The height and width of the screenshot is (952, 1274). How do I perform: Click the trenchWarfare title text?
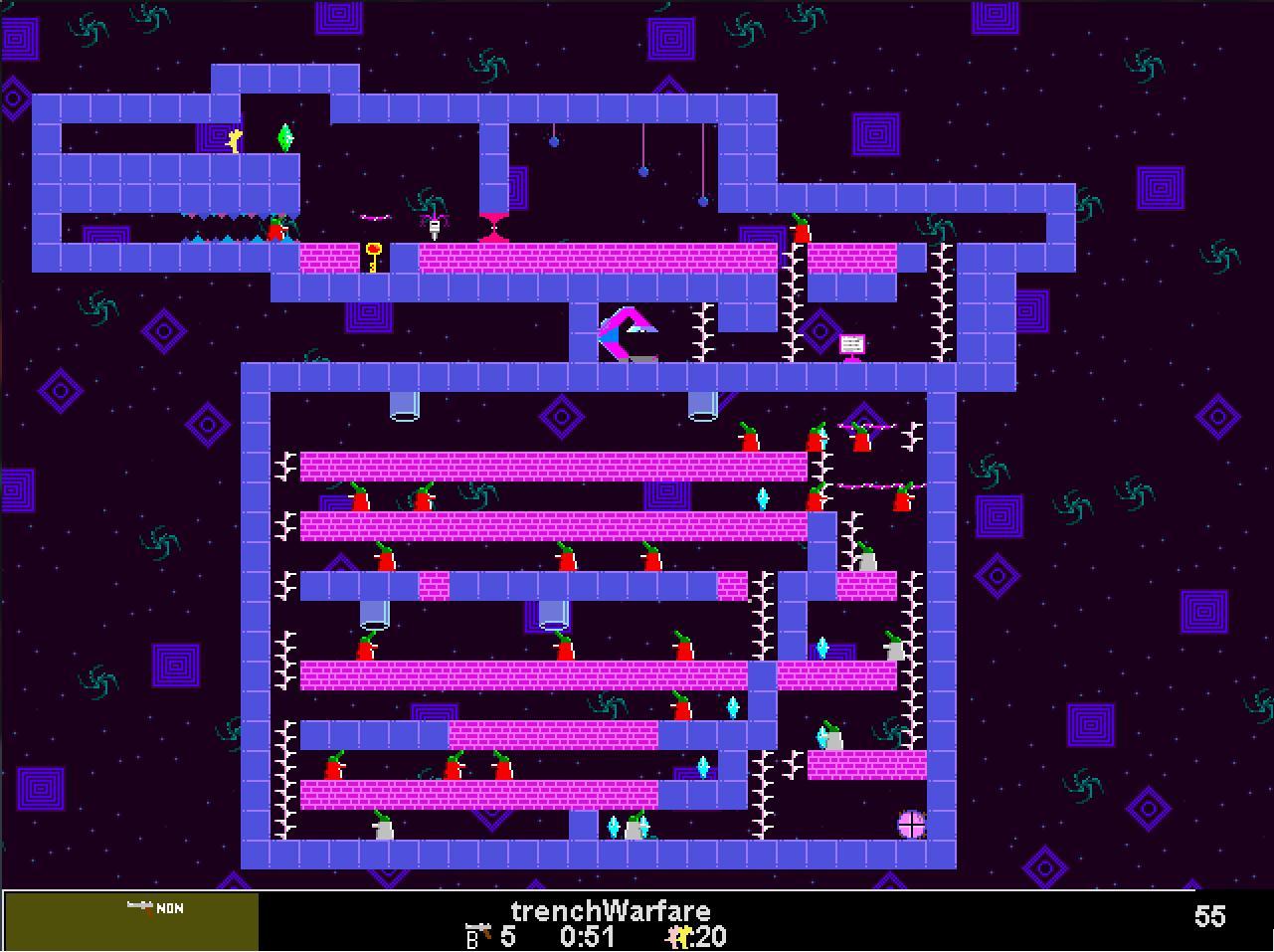point(611,910)
